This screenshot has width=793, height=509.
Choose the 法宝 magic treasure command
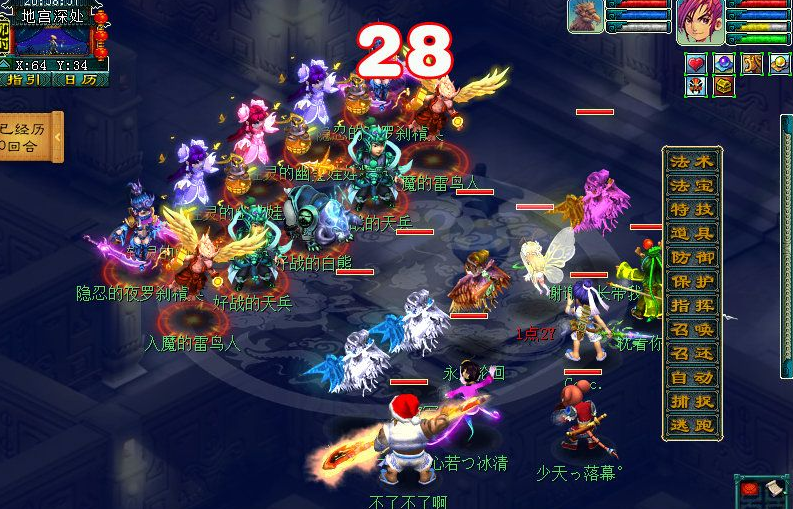691,186
